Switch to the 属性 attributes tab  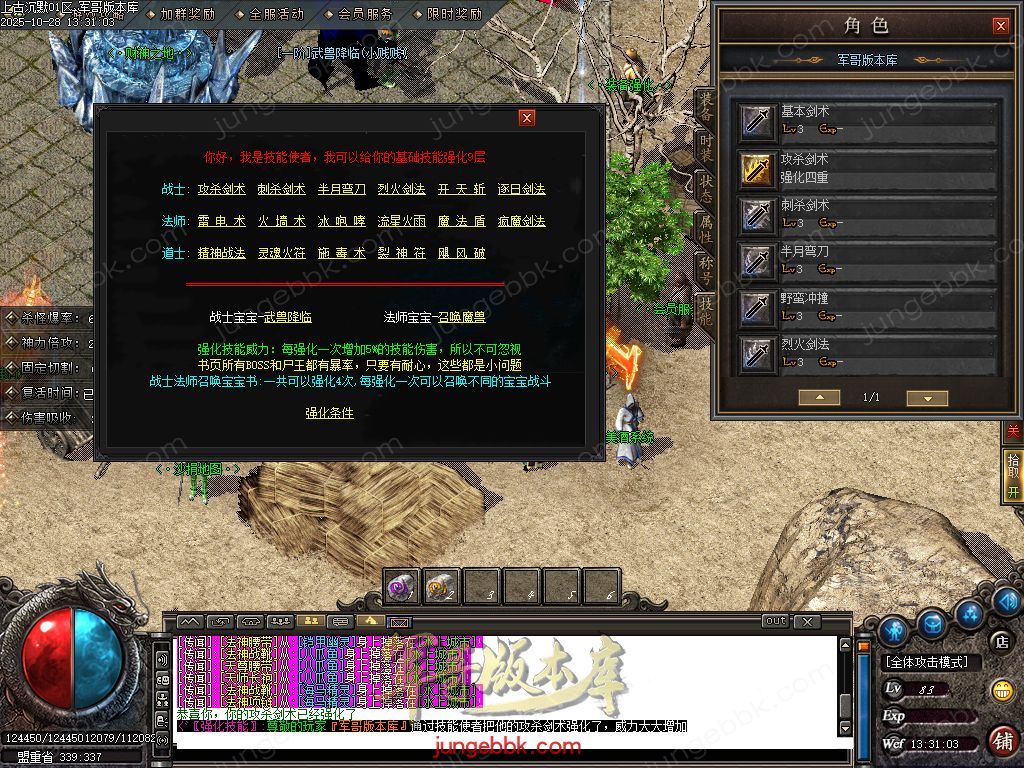706,228
